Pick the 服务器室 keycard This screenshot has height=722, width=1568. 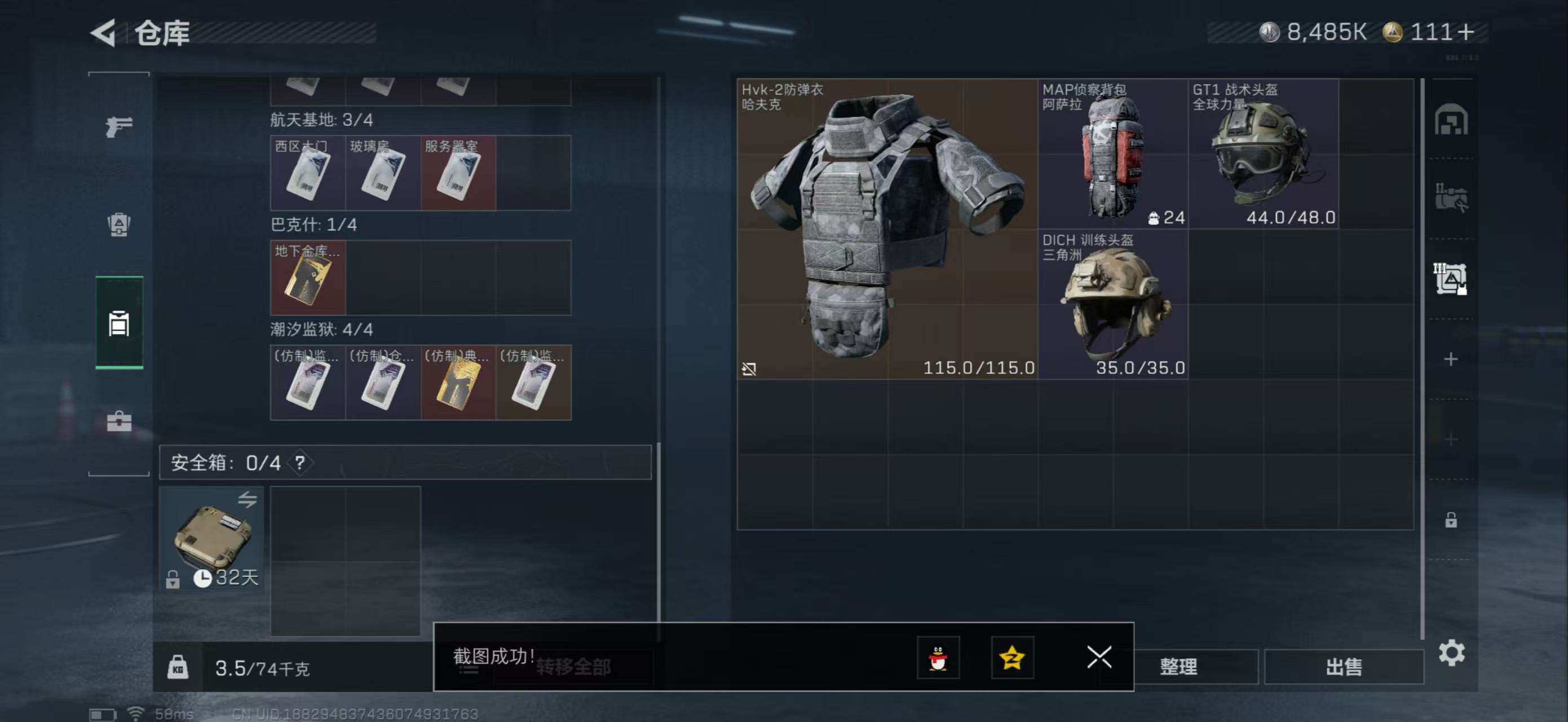tap(458, 173)
